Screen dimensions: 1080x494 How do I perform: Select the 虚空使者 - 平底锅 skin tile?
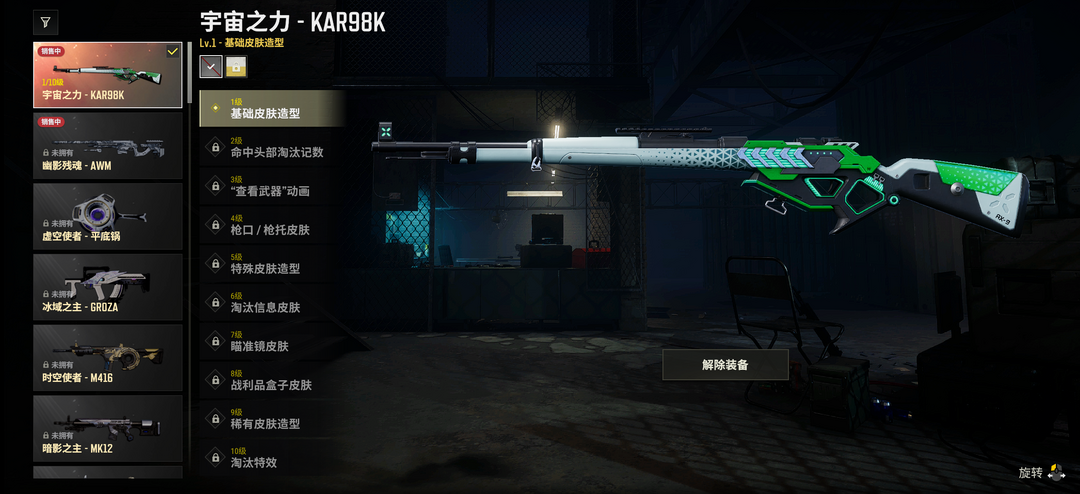click(x=107, y=216)
